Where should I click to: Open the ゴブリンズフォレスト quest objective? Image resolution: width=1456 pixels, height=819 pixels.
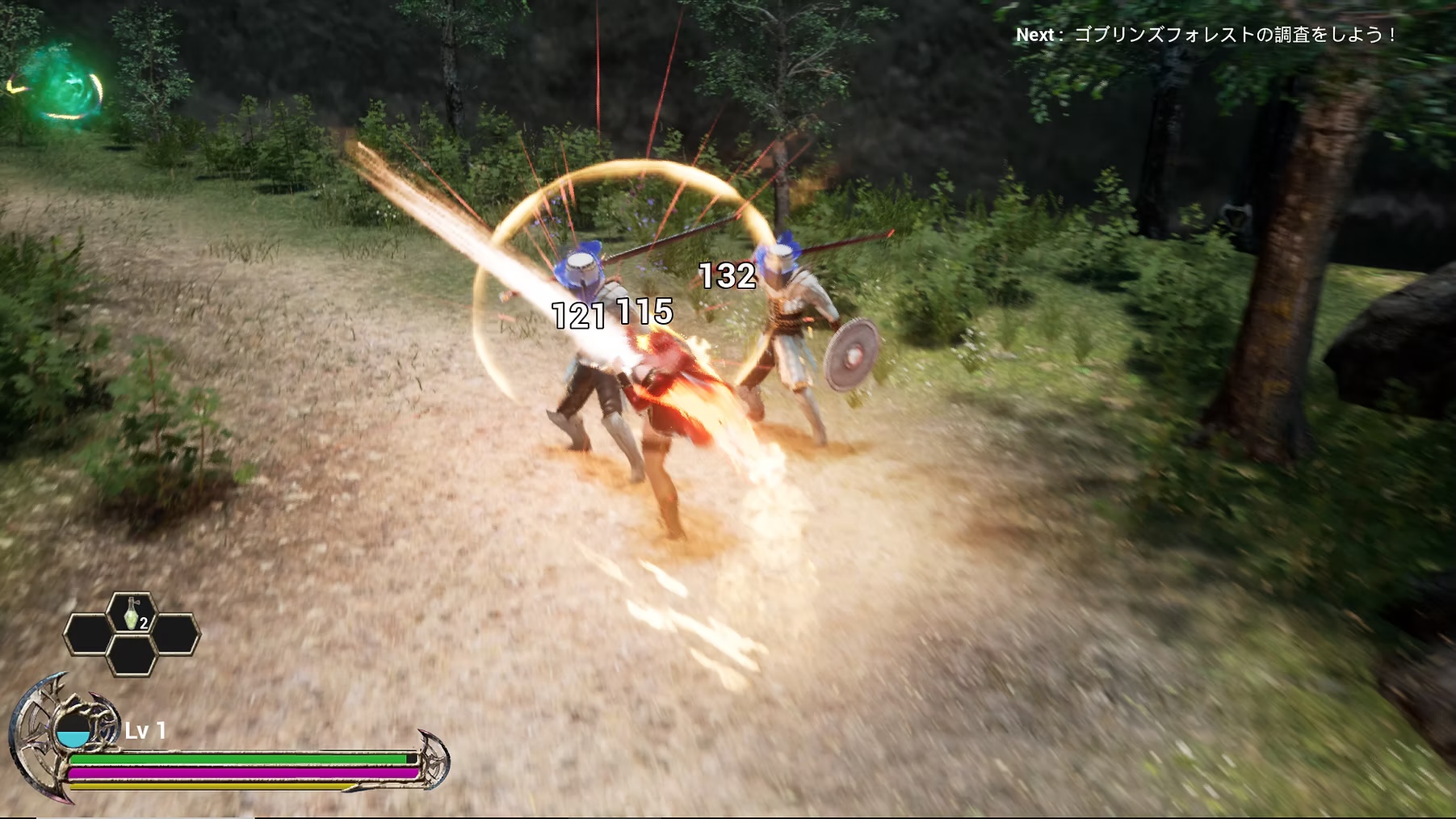(x=1236, y=36)
